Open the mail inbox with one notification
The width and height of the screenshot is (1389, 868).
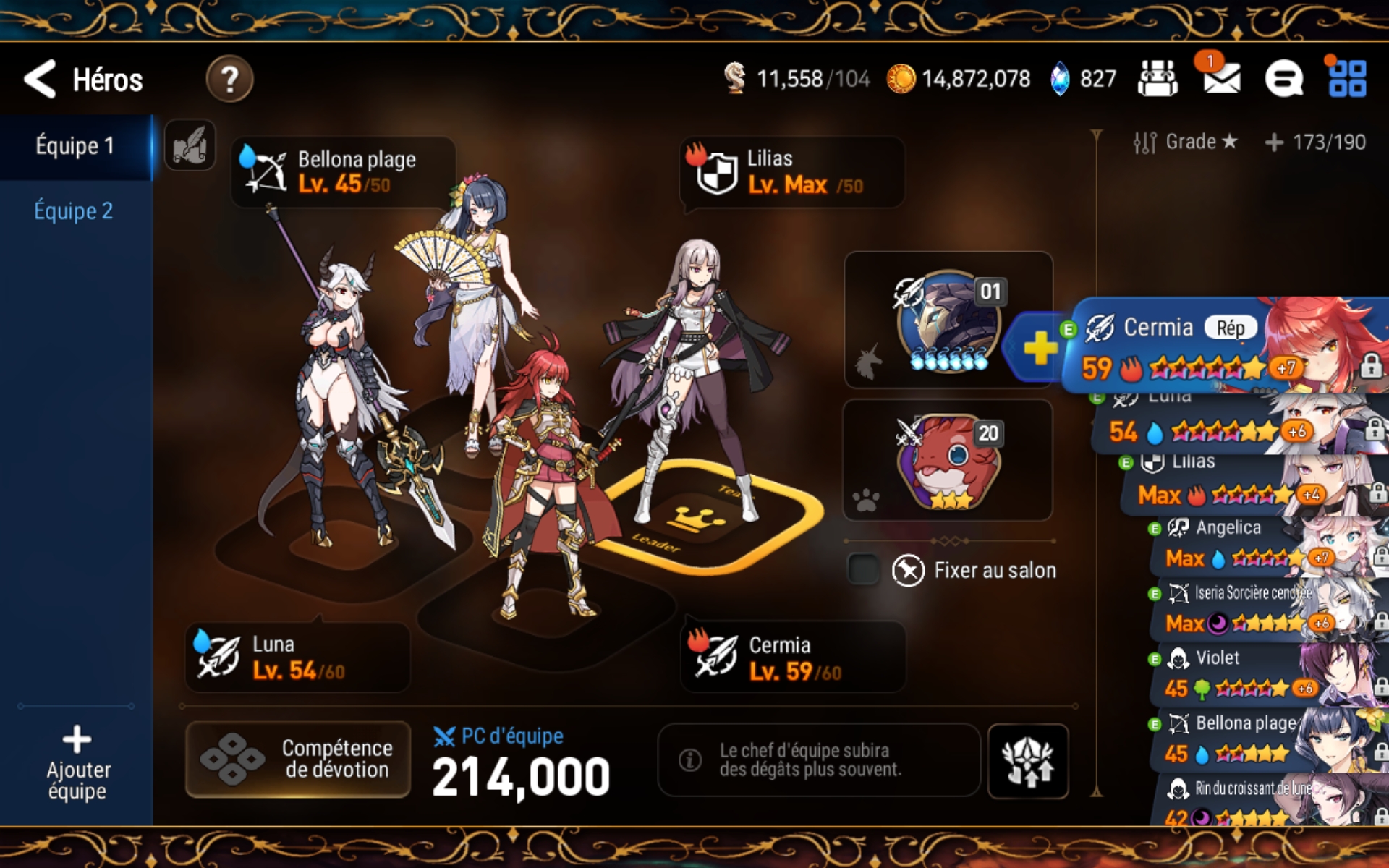tap(1221, 80)
